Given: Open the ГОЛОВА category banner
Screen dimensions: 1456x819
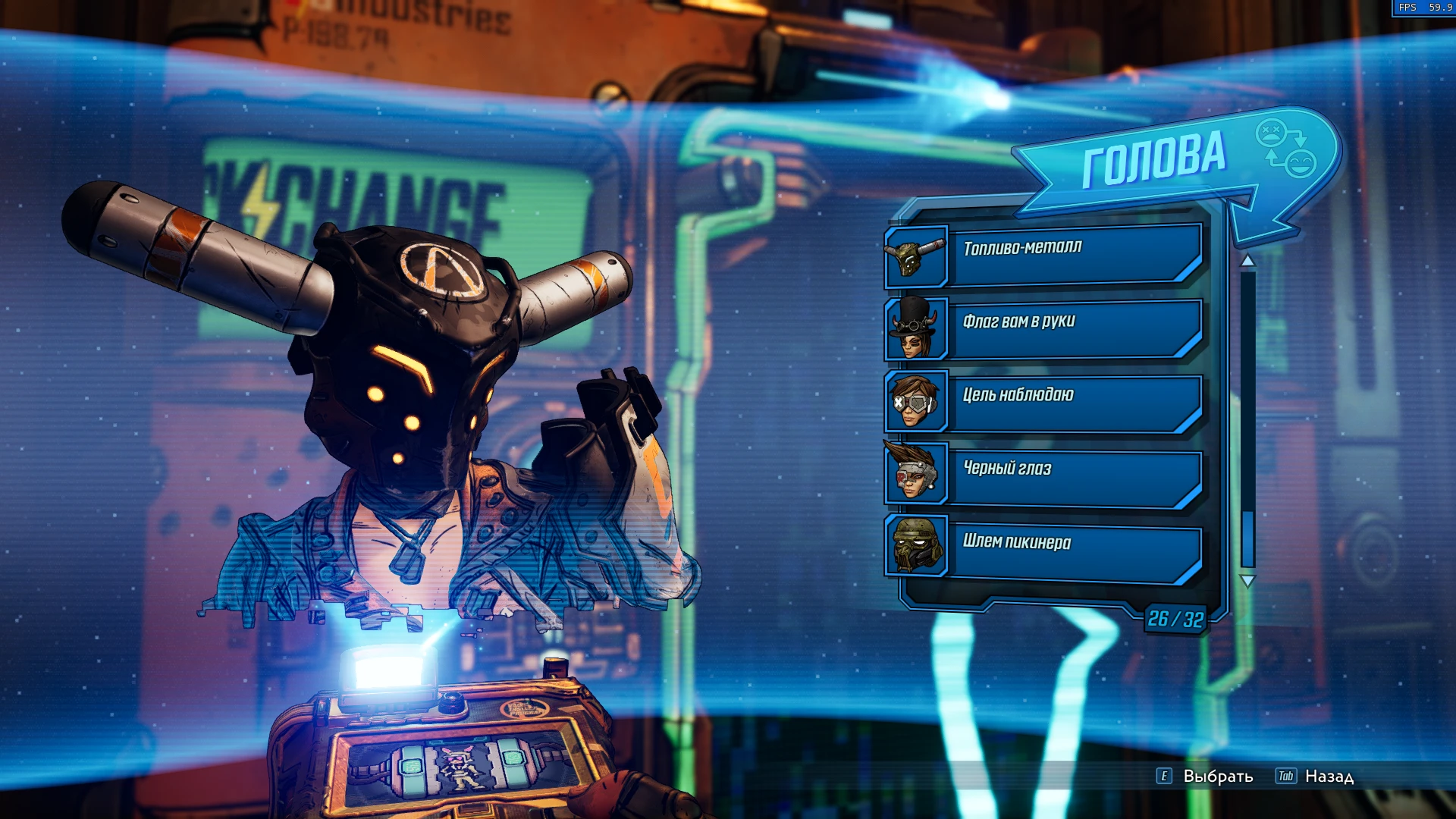Looking at the screenshot, I should coord(1153,157).
